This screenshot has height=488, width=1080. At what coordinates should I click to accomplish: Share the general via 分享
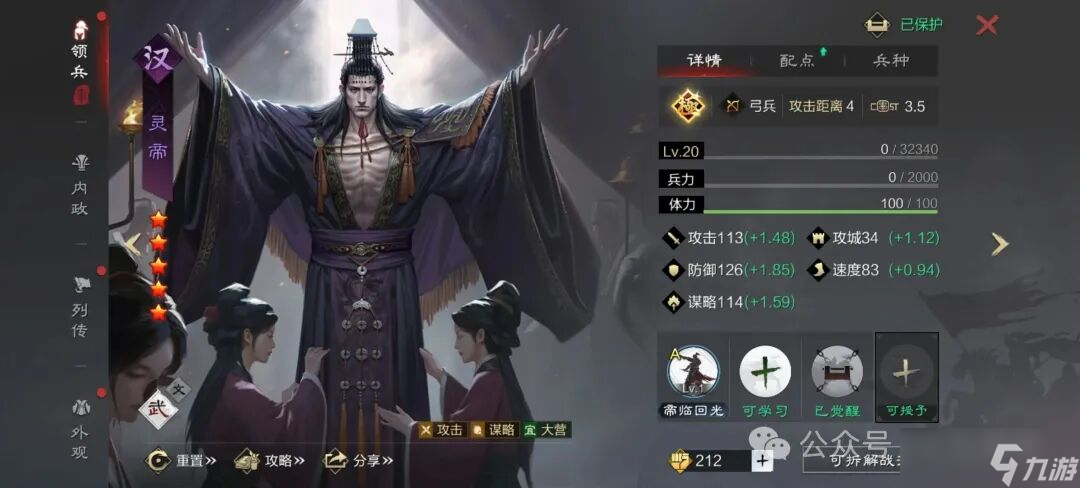click(358, 461)
